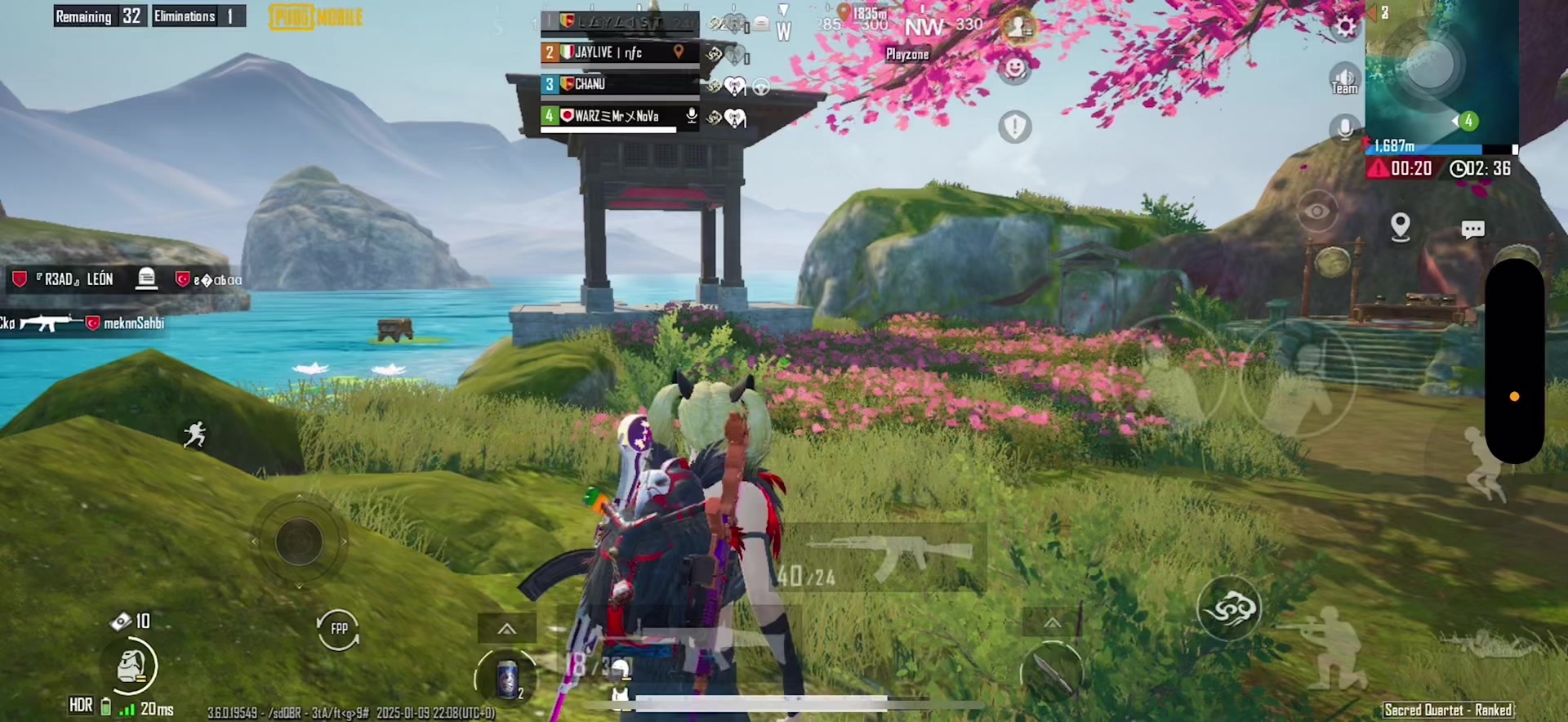The width and height of the screenshot is (1568, 722).
Task: Toggle the Team voice channel speaker
Action: pos(1344,78)
